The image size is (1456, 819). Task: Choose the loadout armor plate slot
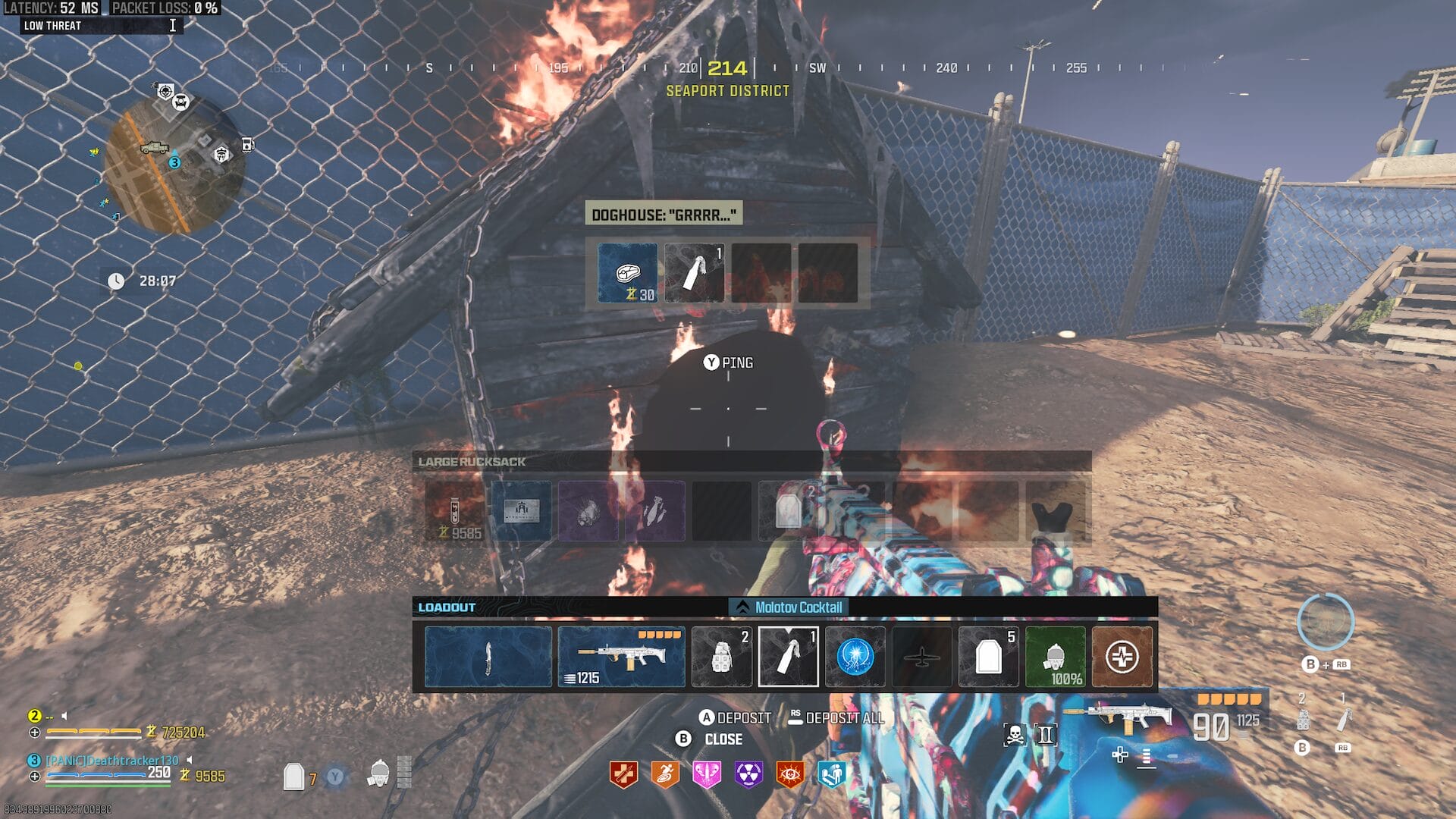pos(988,657)
